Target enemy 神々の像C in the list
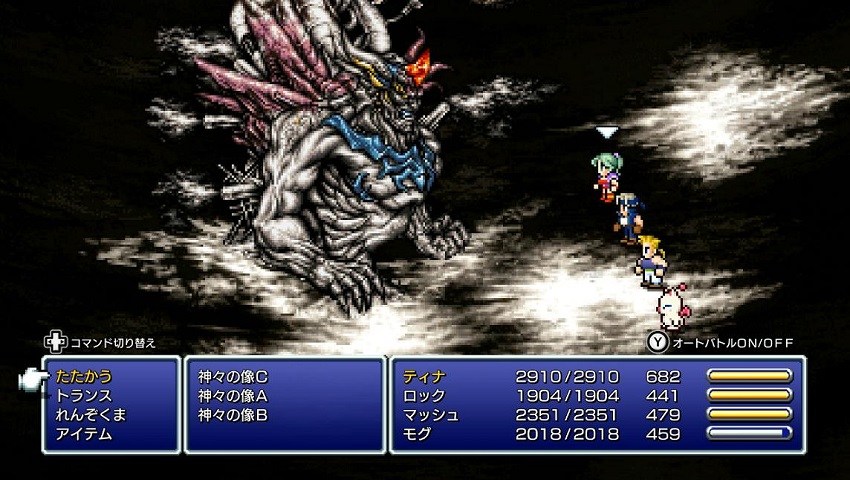The width and height of the screenshot is (850, 480). pyautogui.click(x=233, y=377)
